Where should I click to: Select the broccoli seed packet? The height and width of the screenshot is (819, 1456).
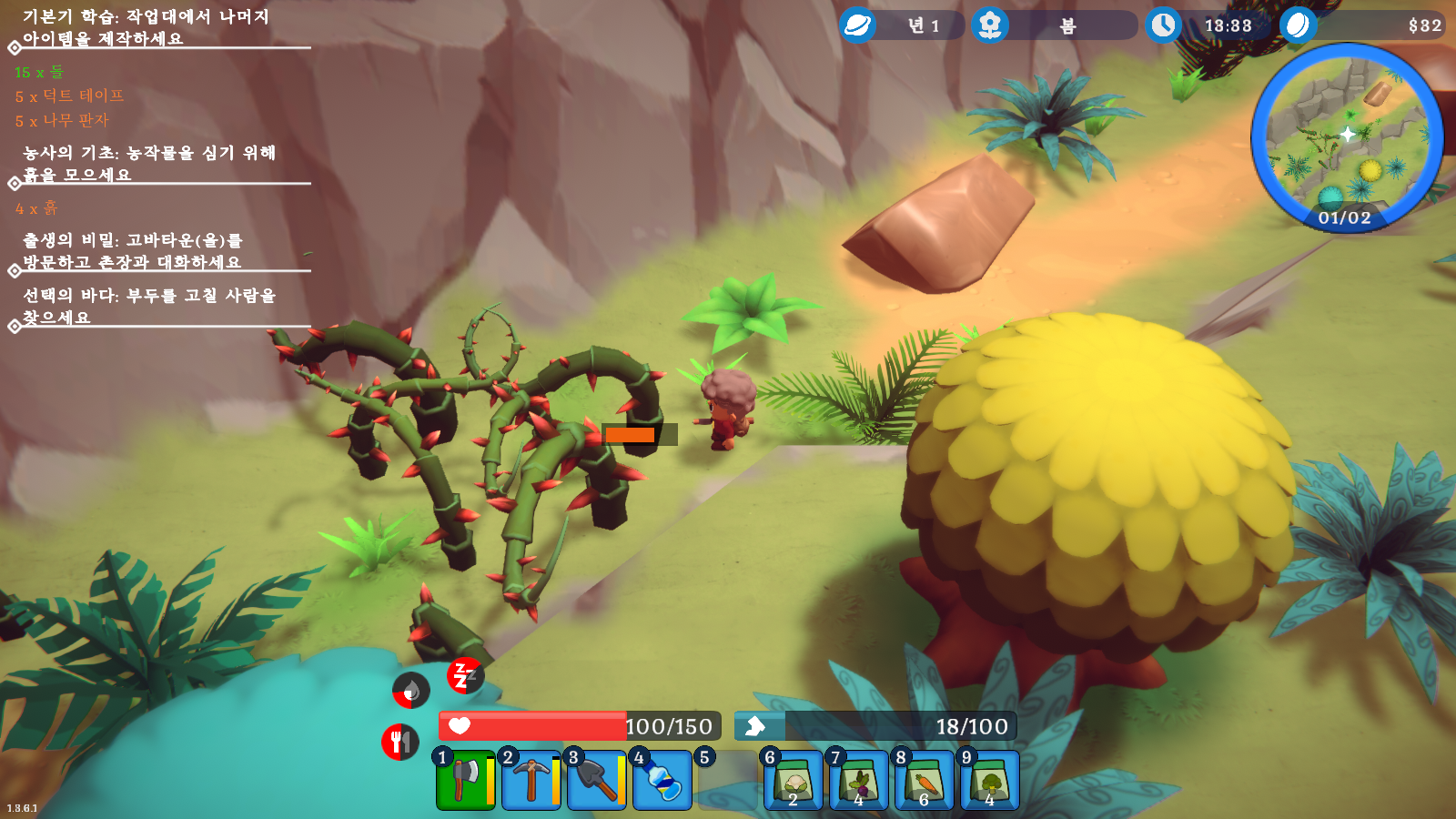tap(989, 780)
